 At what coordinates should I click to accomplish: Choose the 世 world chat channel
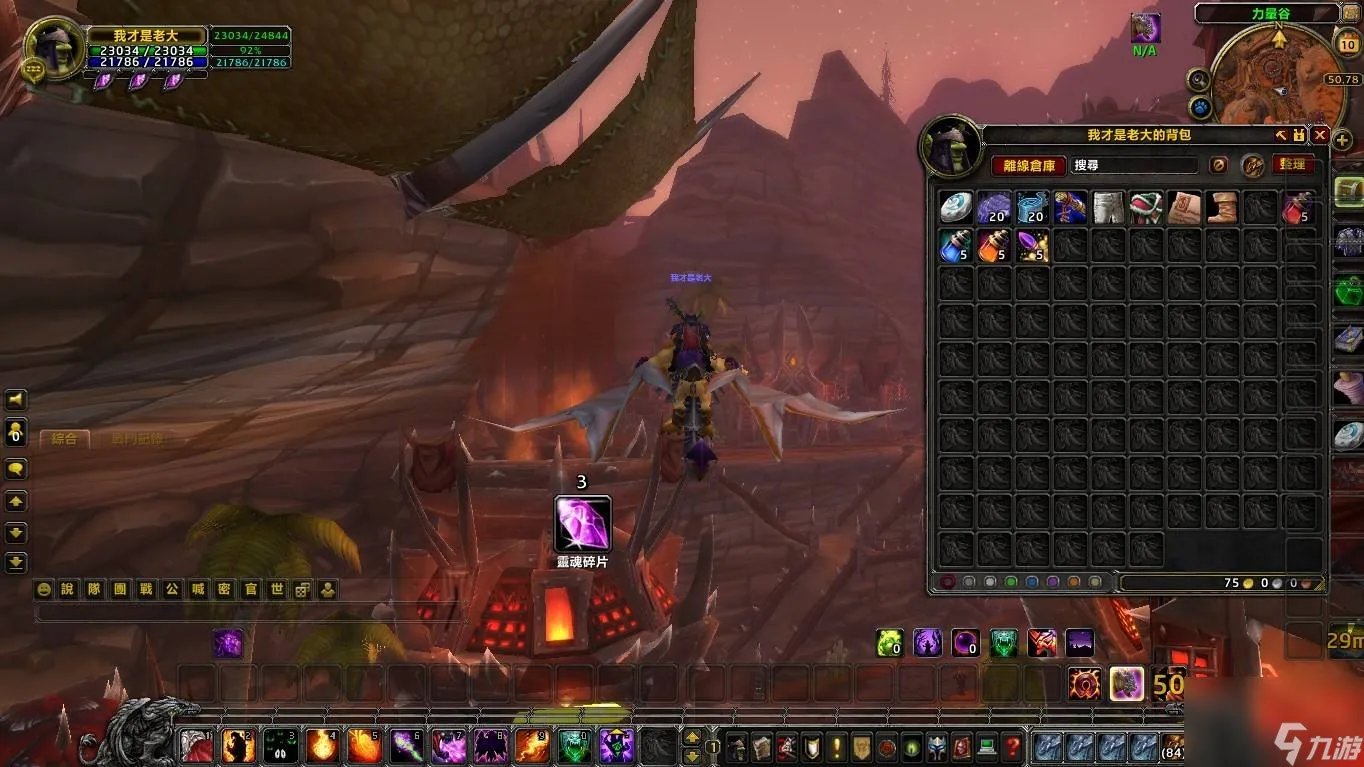[276, 589]
